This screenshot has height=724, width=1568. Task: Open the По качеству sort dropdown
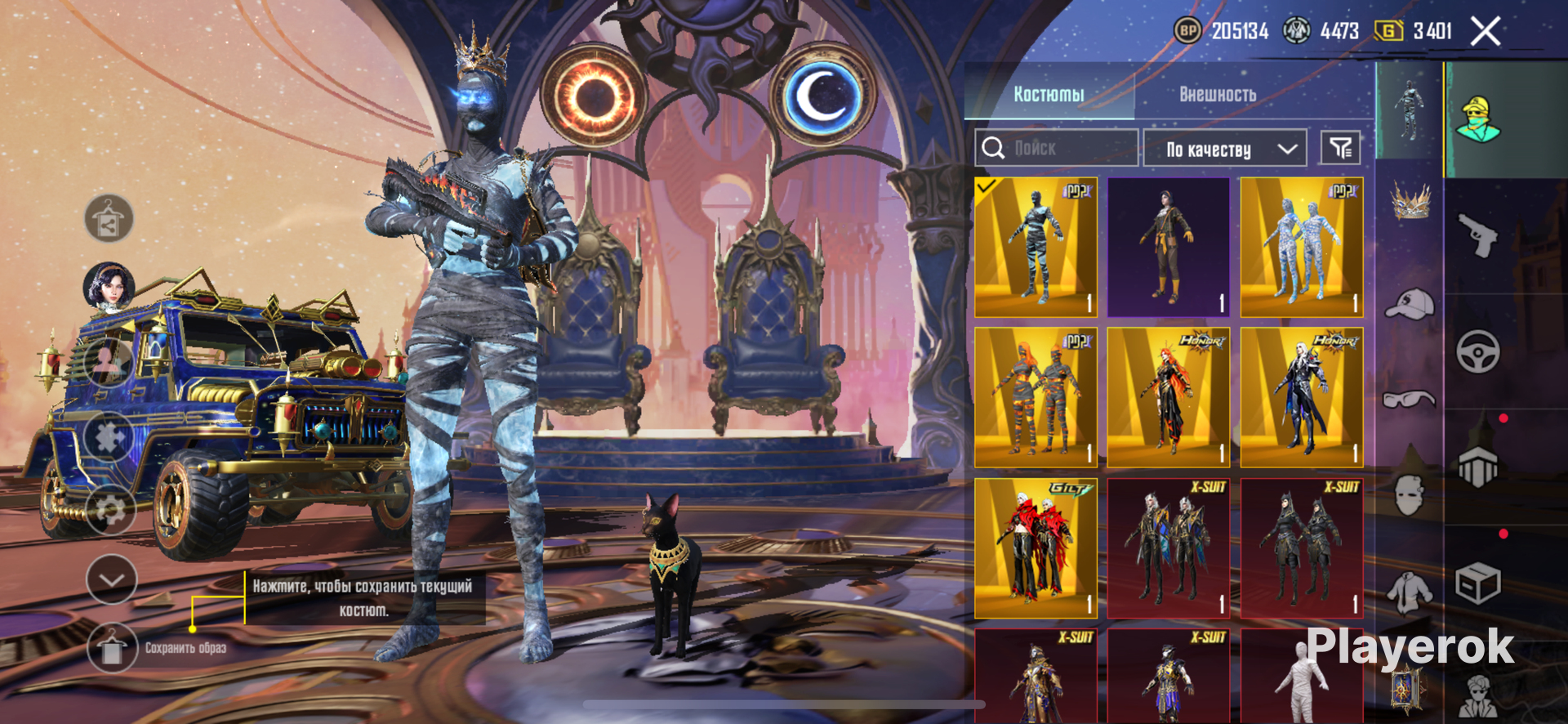1224,149
